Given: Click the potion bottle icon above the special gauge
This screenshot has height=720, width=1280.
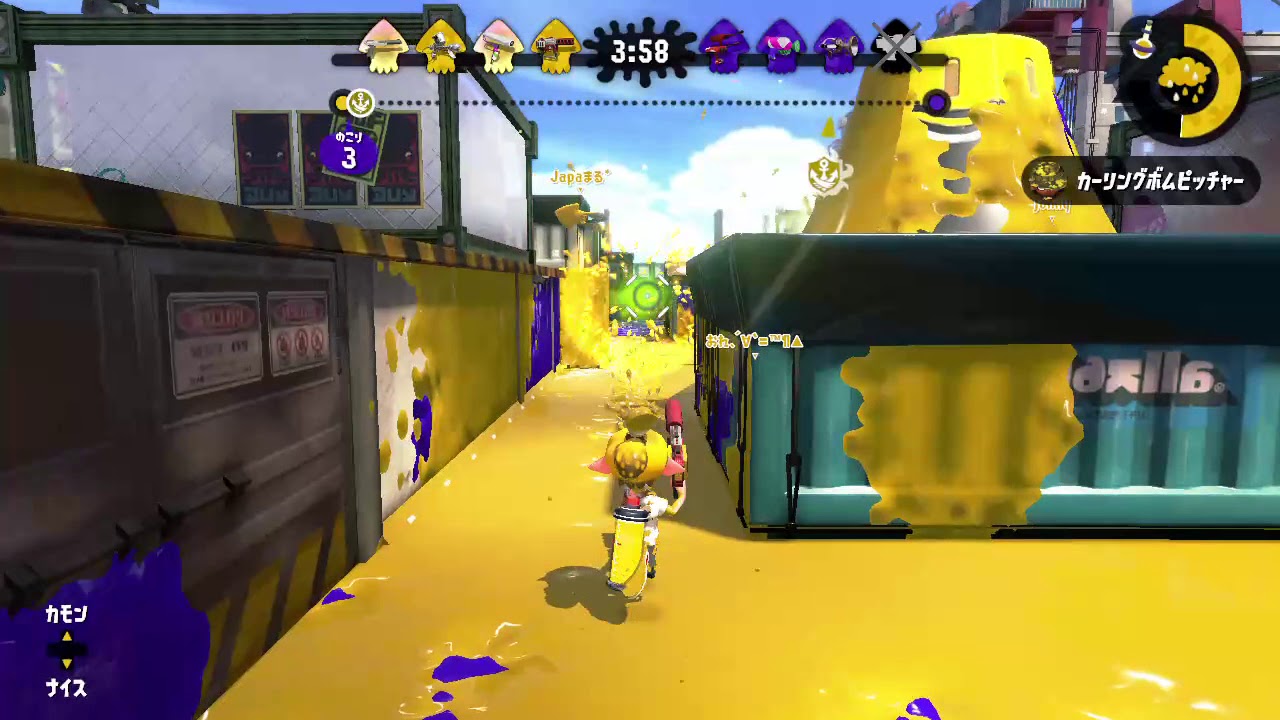Looking at the screenshot, I should [1143, 38].
